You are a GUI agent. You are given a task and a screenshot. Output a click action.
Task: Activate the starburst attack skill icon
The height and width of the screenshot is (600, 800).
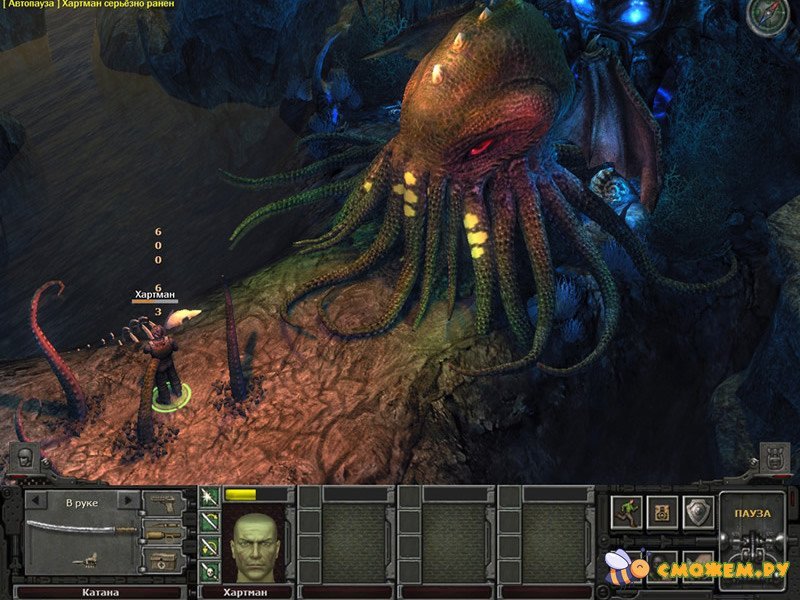210,497
